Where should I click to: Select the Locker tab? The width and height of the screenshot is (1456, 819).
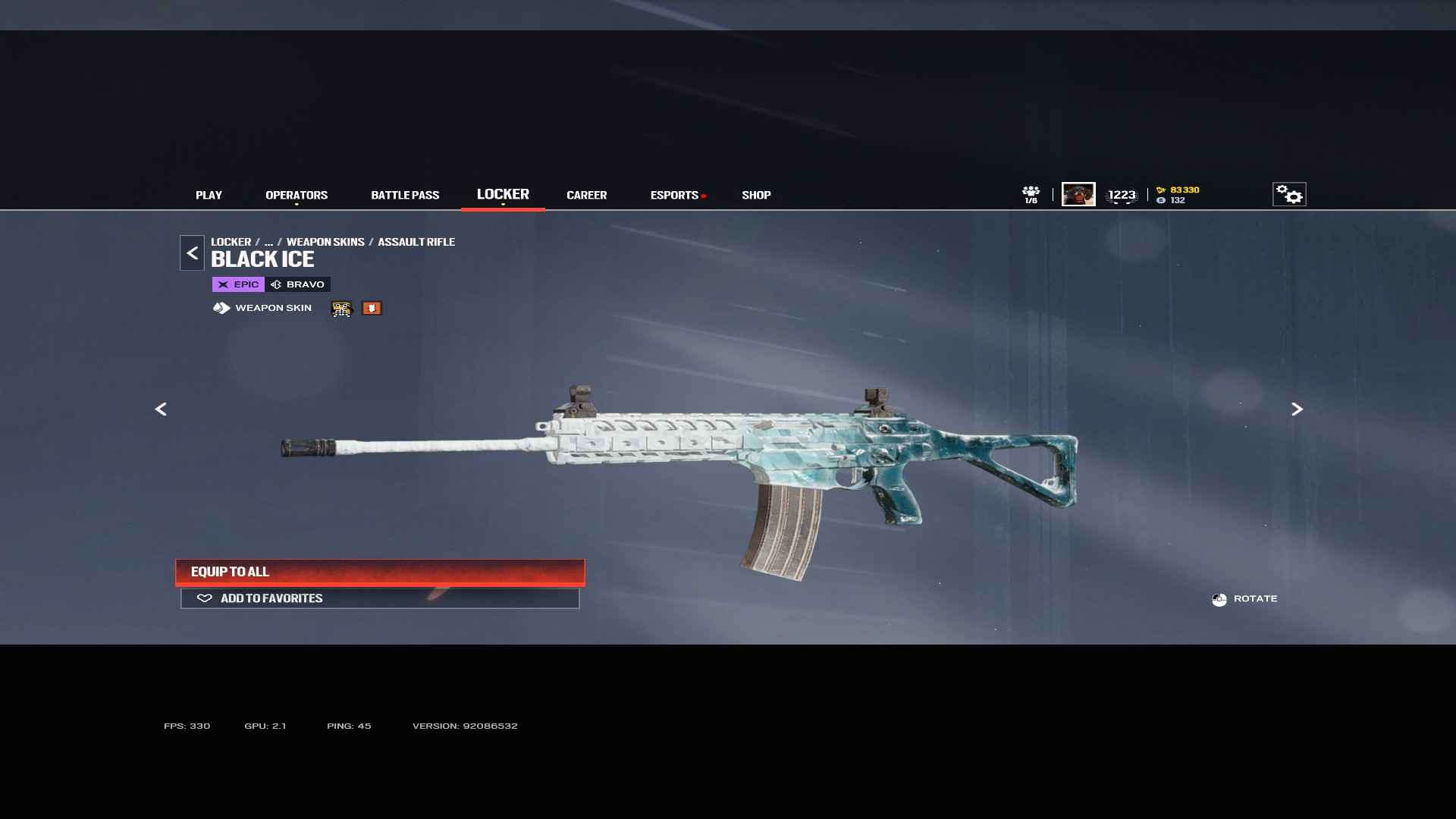[503, 194]
